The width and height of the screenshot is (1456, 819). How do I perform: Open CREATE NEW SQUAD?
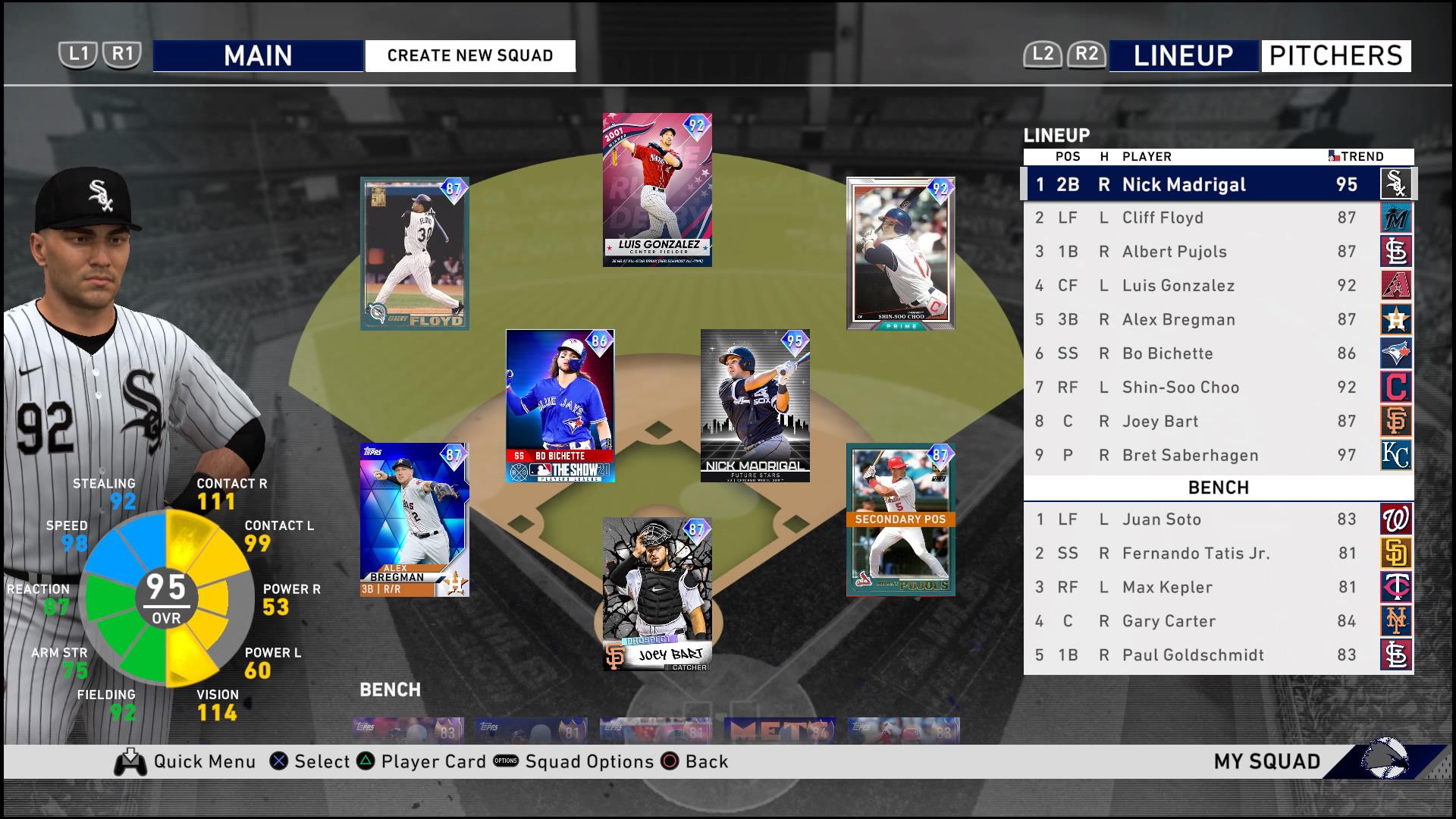[469, 55]
